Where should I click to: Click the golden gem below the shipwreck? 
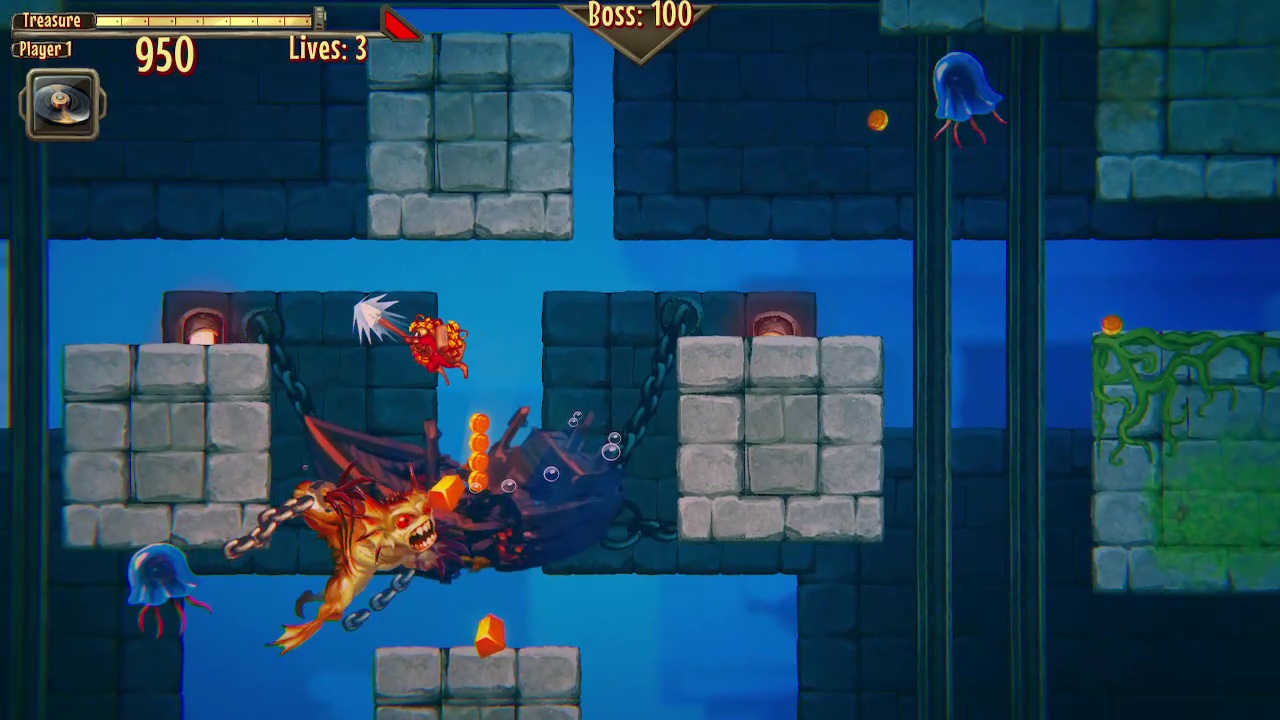(x=489, y=632)
